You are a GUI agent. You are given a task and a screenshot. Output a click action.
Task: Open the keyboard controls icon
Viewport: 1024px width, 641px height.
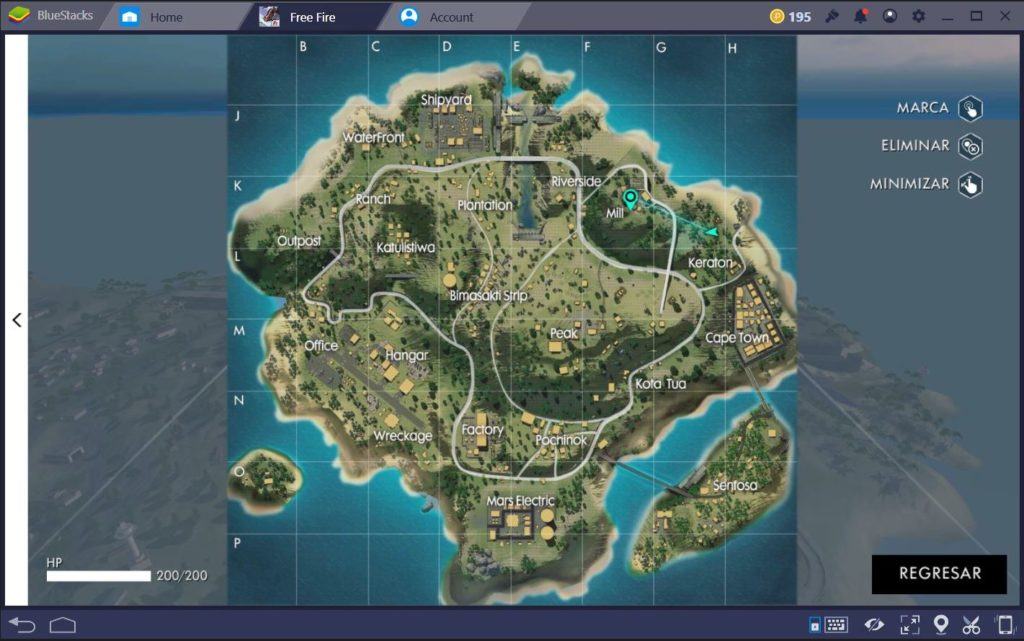click(835, 625)
